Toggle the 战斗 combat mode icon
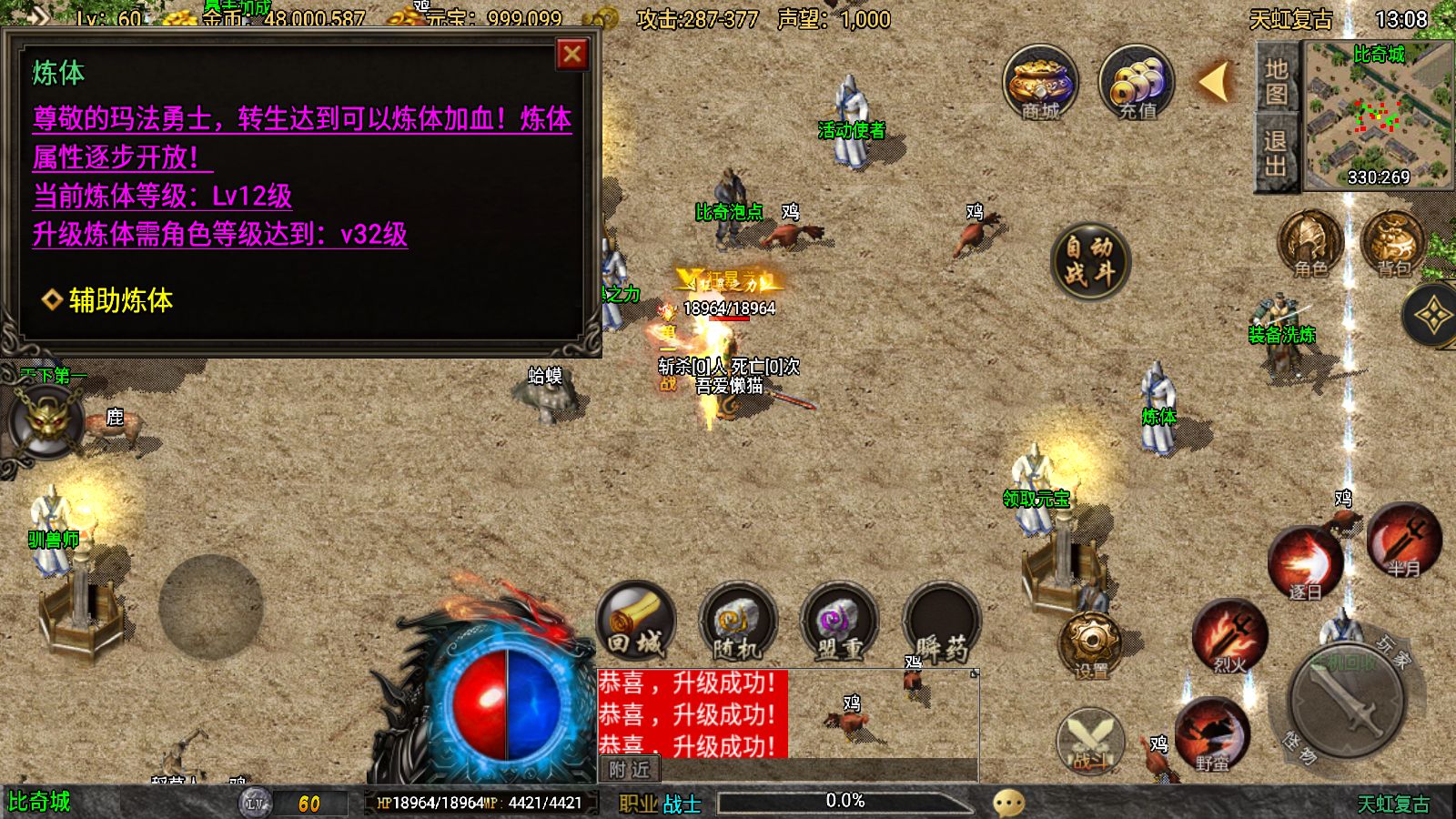Image resolution: width=1456 pixels, height=819 pixels. (x=1089, y=742)
